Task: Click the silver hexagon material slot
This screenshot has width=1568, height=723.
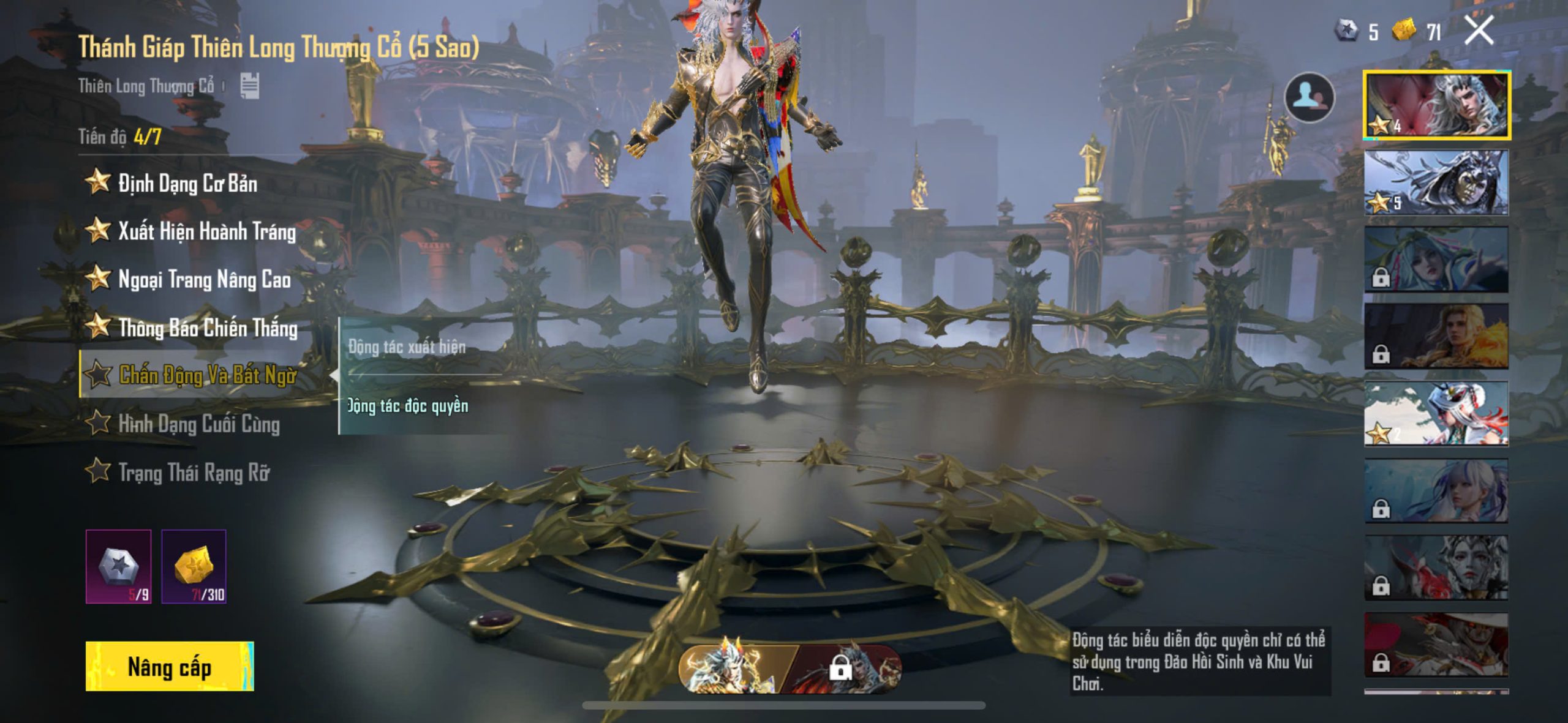Action: (119, 566)
